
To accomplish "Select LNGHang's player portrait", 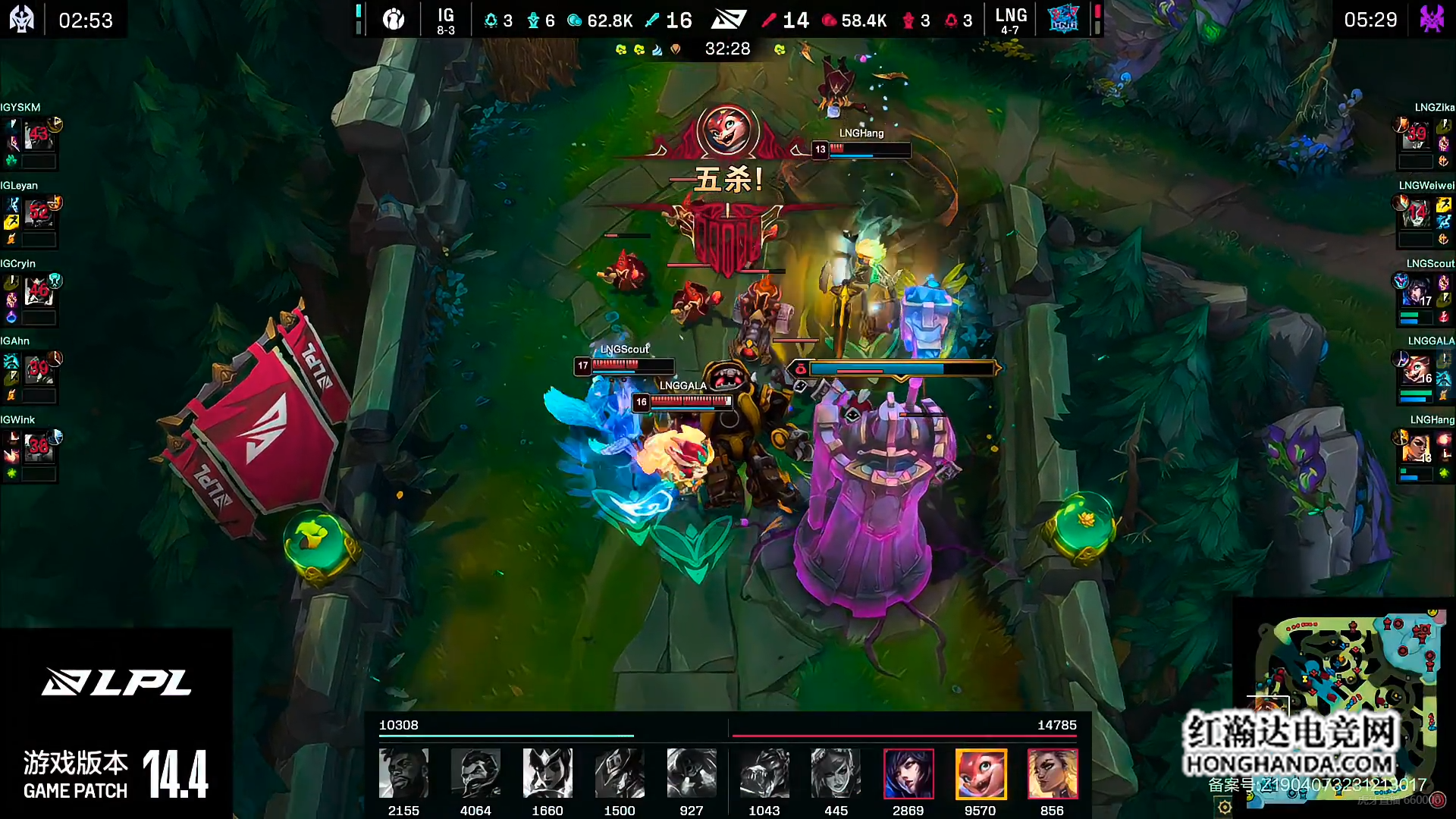I will coord(1415,448).
